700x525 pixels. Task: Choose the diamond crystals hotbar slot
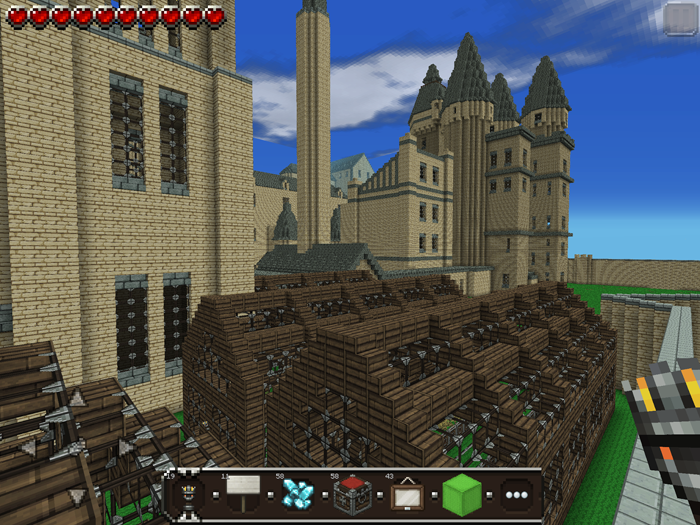click(x=297, y=494)
